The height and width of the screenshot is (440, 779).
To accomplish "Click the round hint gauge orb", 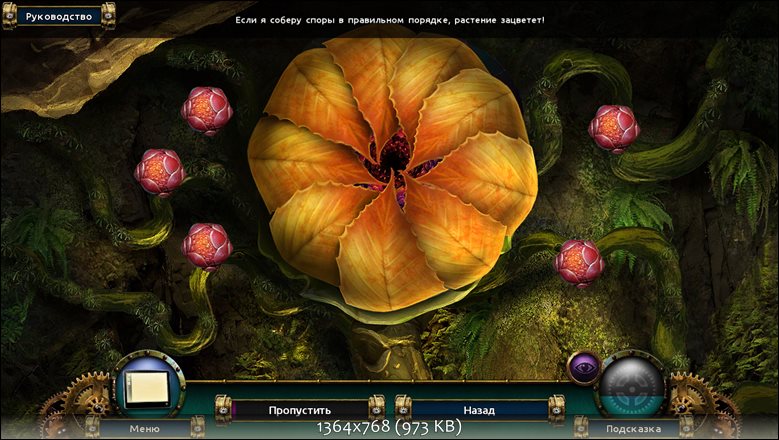I will point(632,383).
